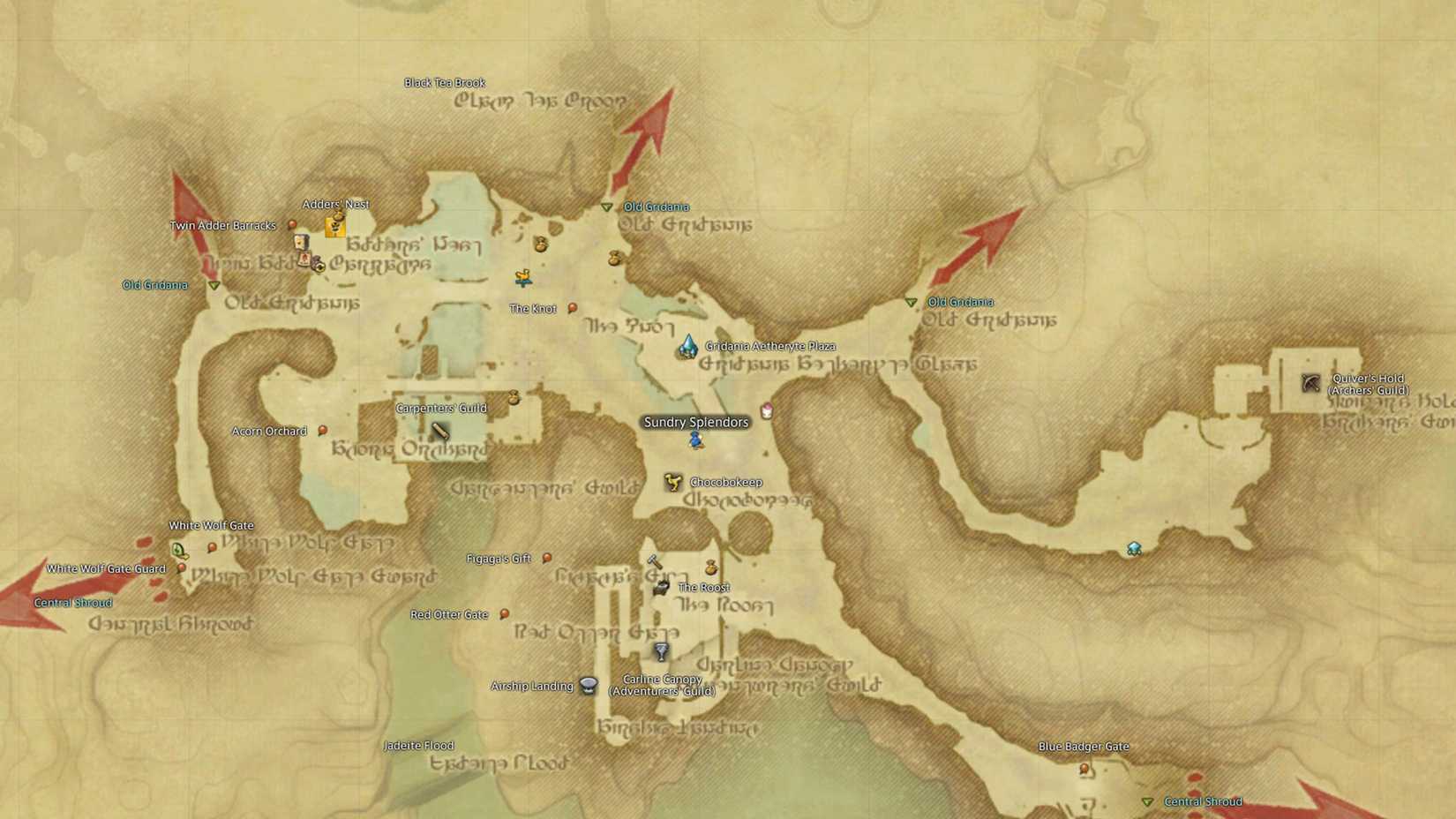Click the hammer icon near Figaga's Gift
The height and width of the screenshot is (819, 1456).
tap(655, 562)
